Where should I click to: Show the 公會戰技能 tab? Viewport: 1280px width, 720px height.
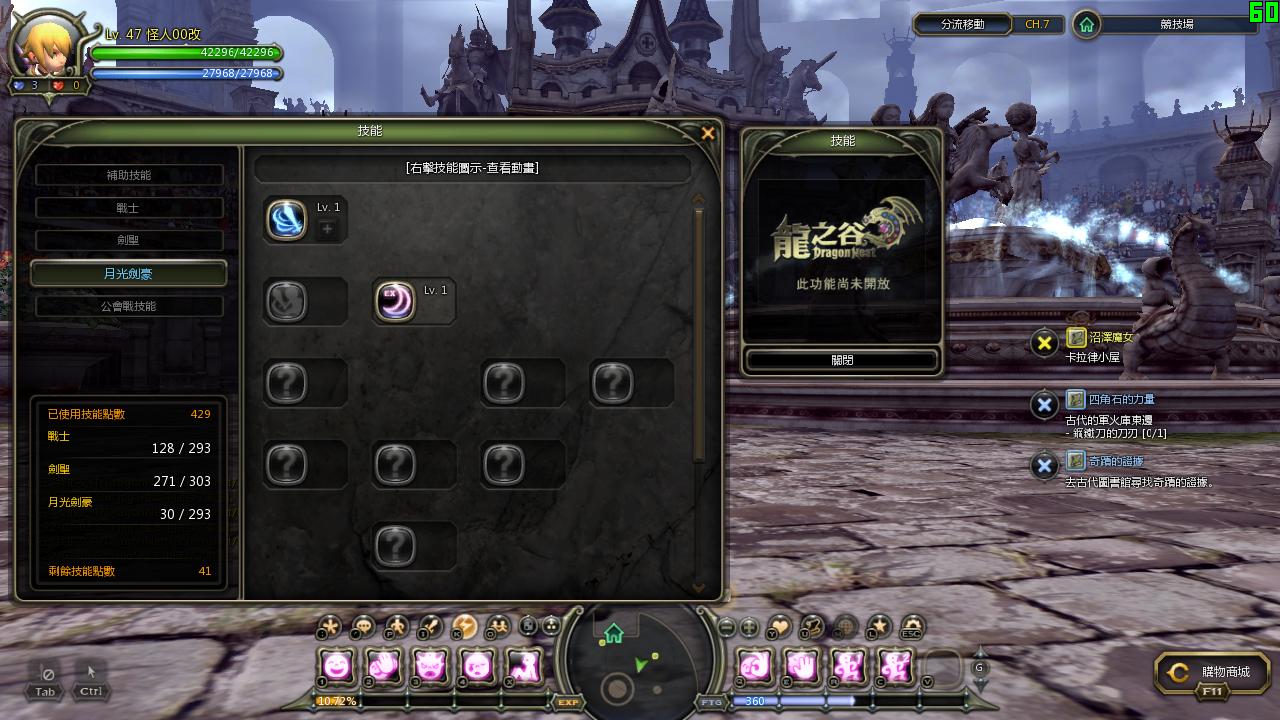tap(129, 306)
